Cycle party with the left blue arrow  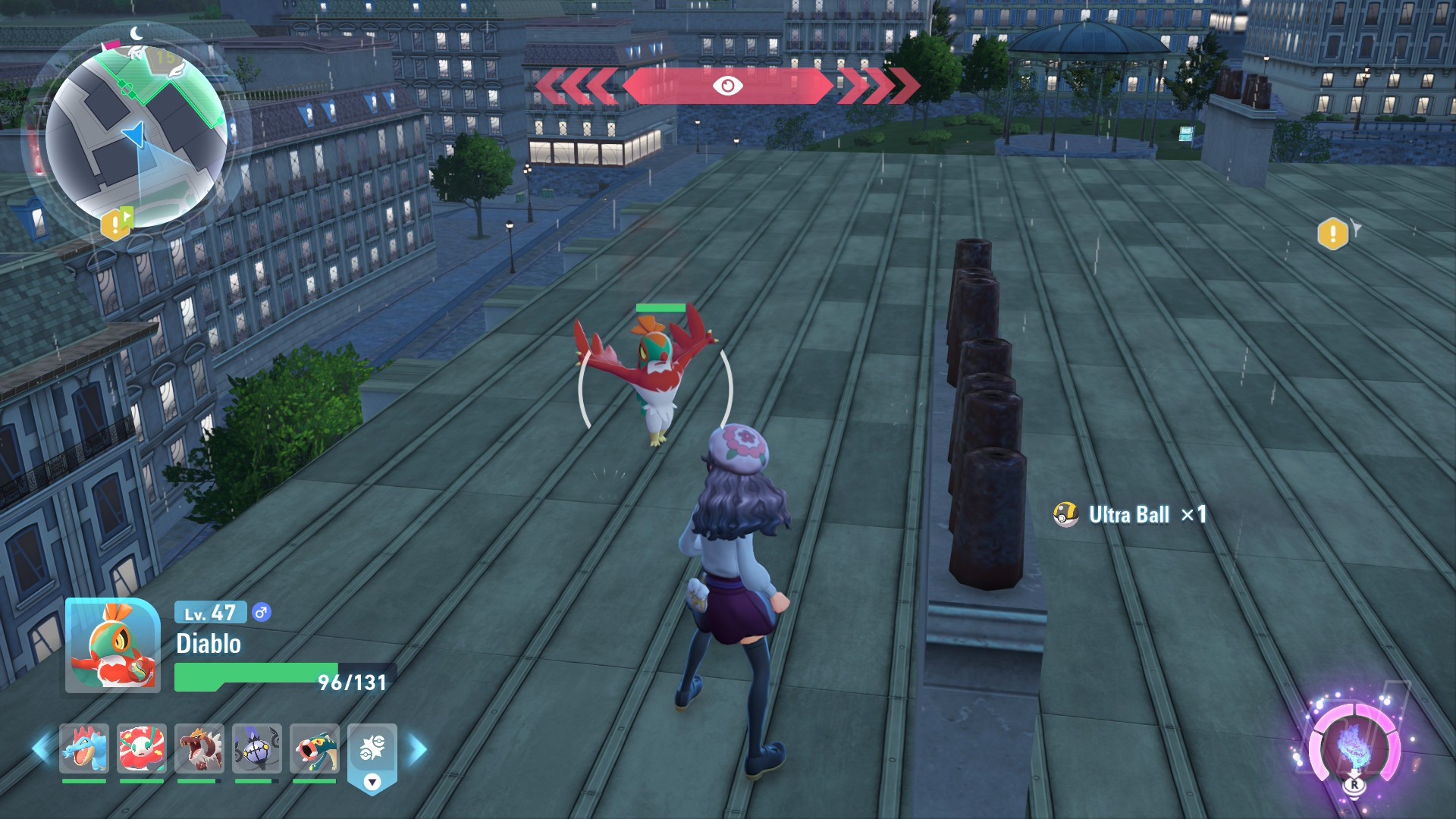[x=41, y=749]
